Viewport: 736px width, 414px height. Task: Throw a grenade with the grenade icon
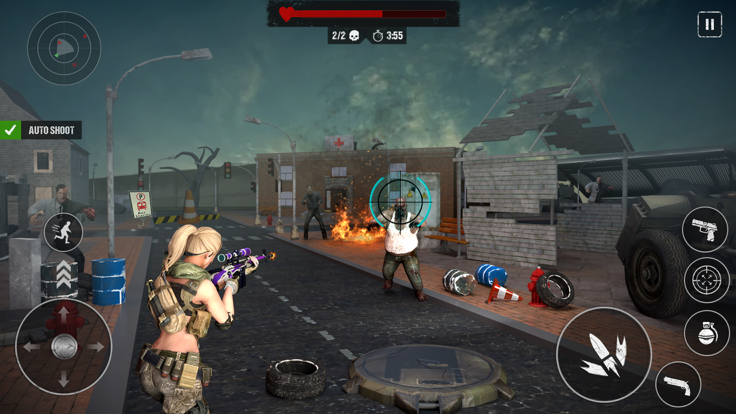pyautogui.click(x=707, y=333)
